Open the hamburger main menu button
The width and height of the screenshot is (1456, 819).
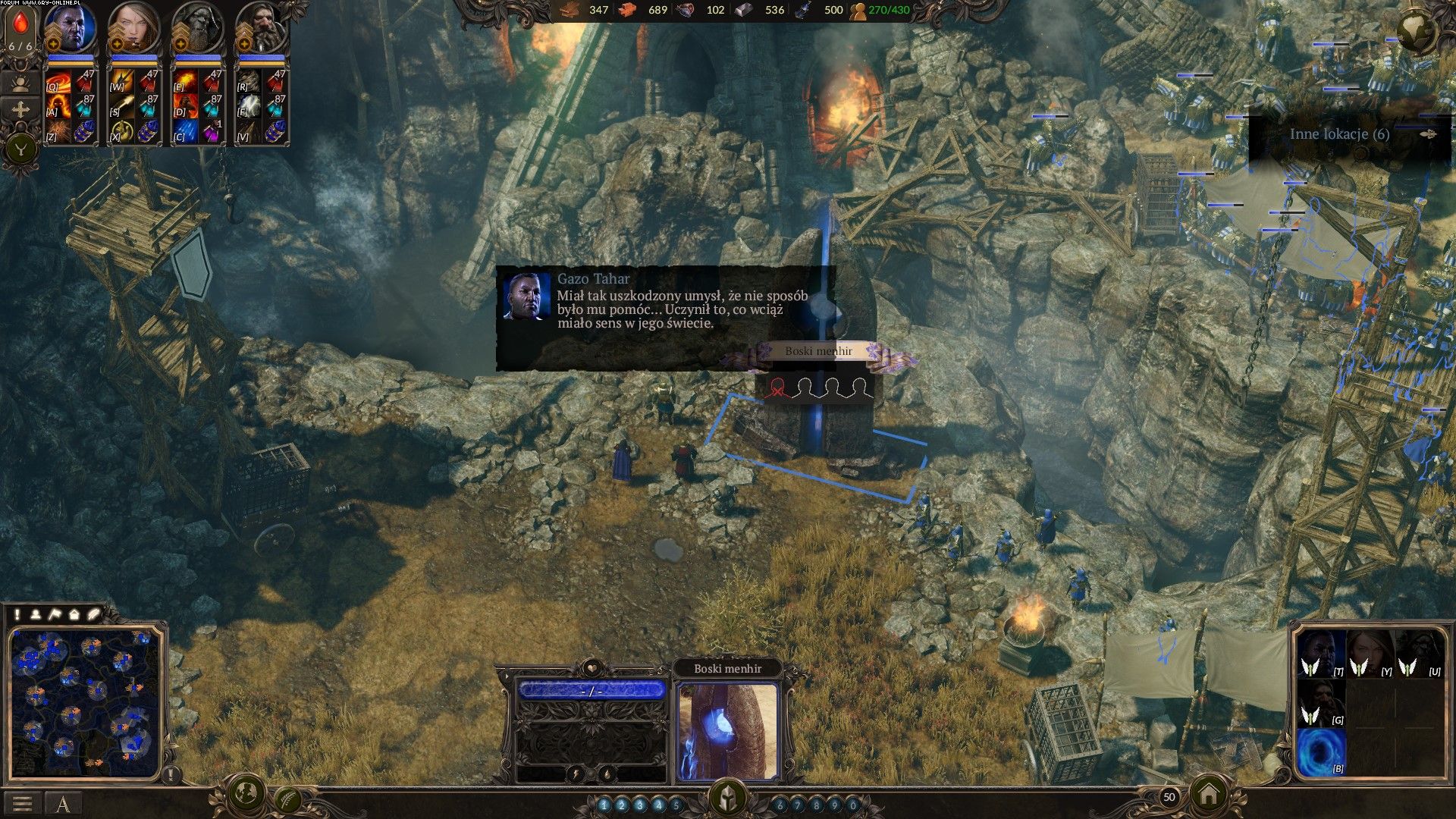[22, 804]
